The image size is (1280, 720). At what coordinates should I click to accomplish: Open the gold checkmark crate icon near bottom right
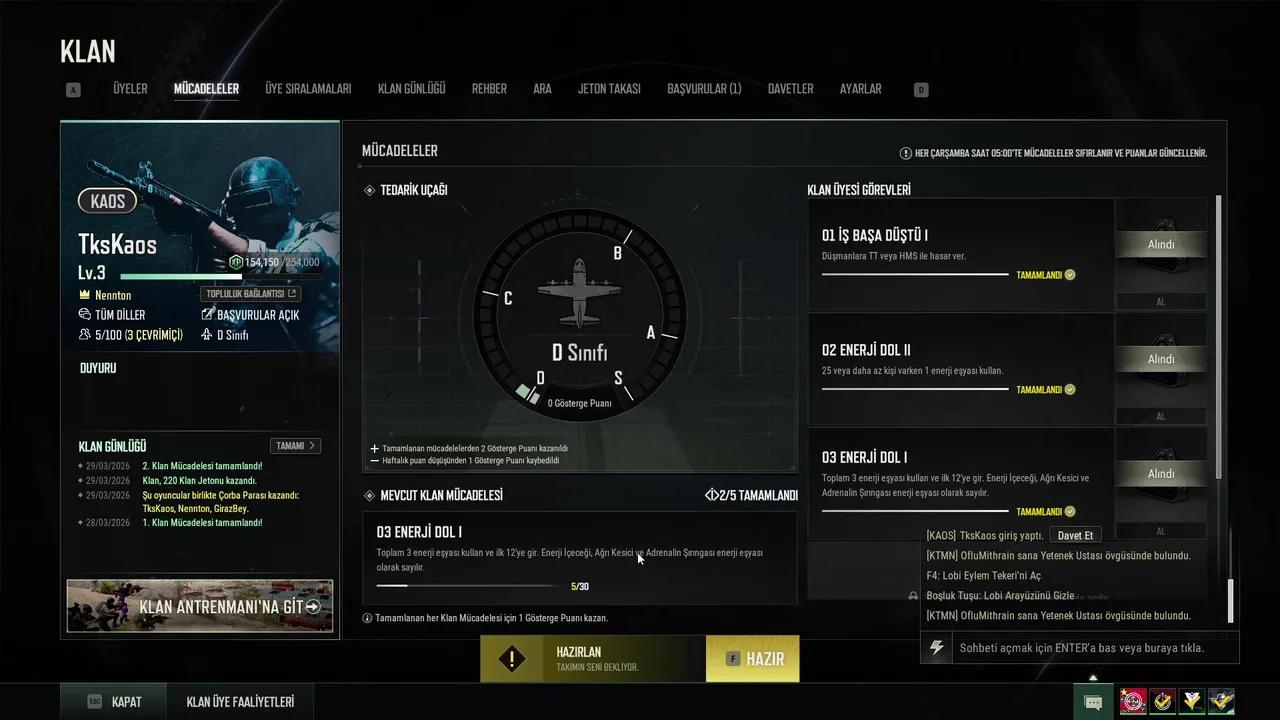click(x=1162, y=700)
